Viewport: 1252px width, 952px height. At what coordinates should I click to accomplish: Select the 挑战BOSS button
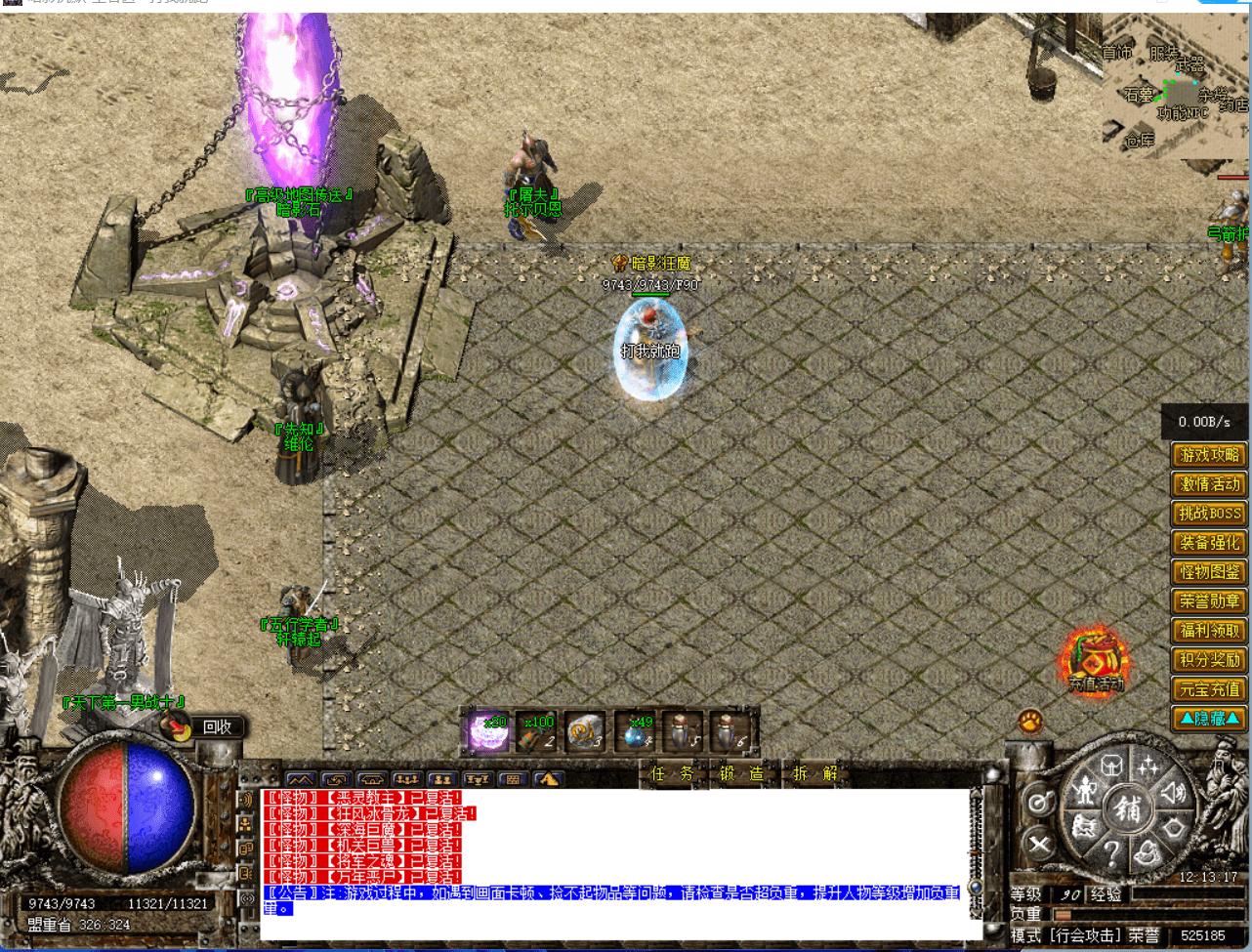[x=1209, y=514]
